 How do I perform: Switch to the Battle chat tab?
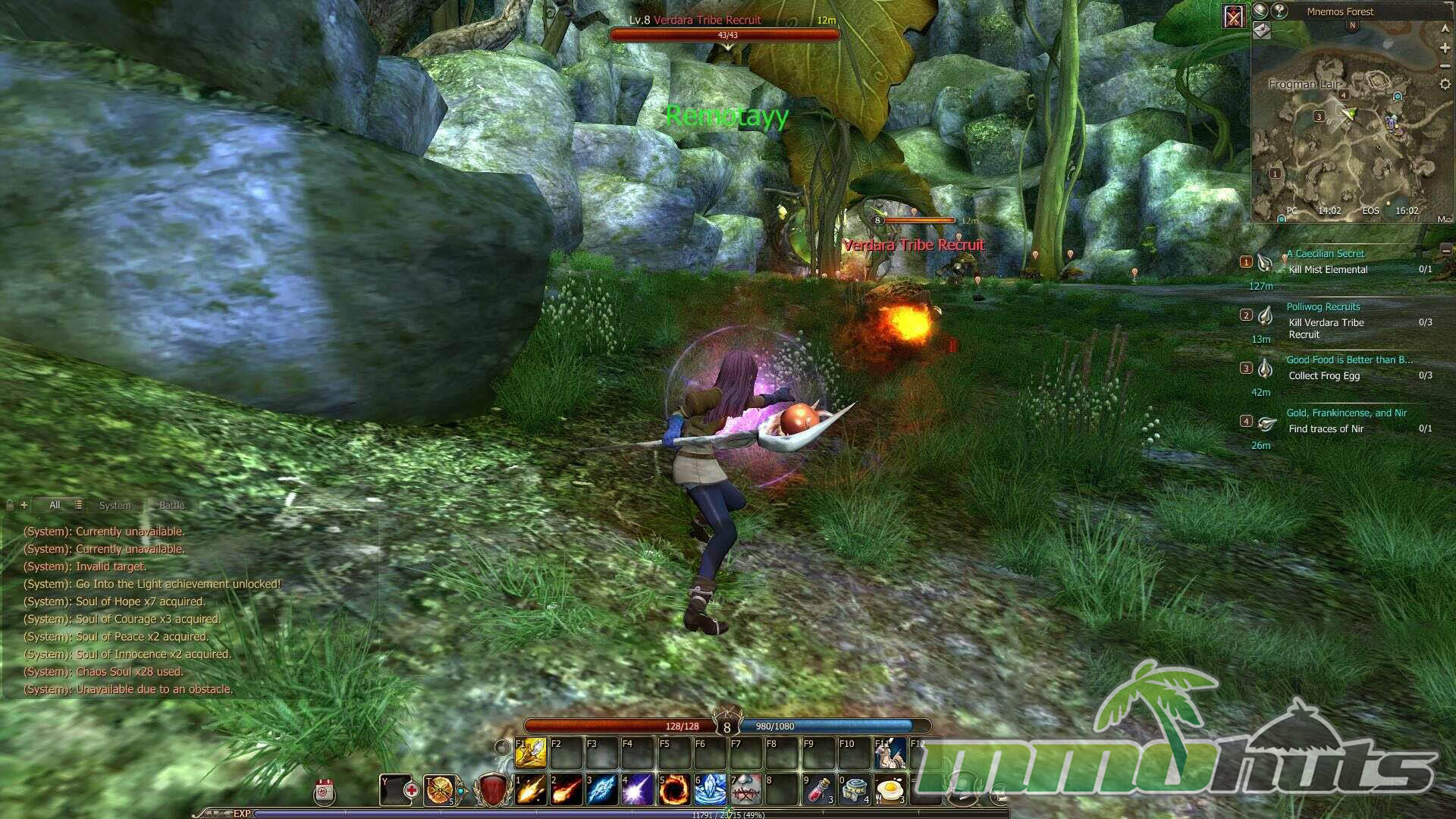pos(171,506)
